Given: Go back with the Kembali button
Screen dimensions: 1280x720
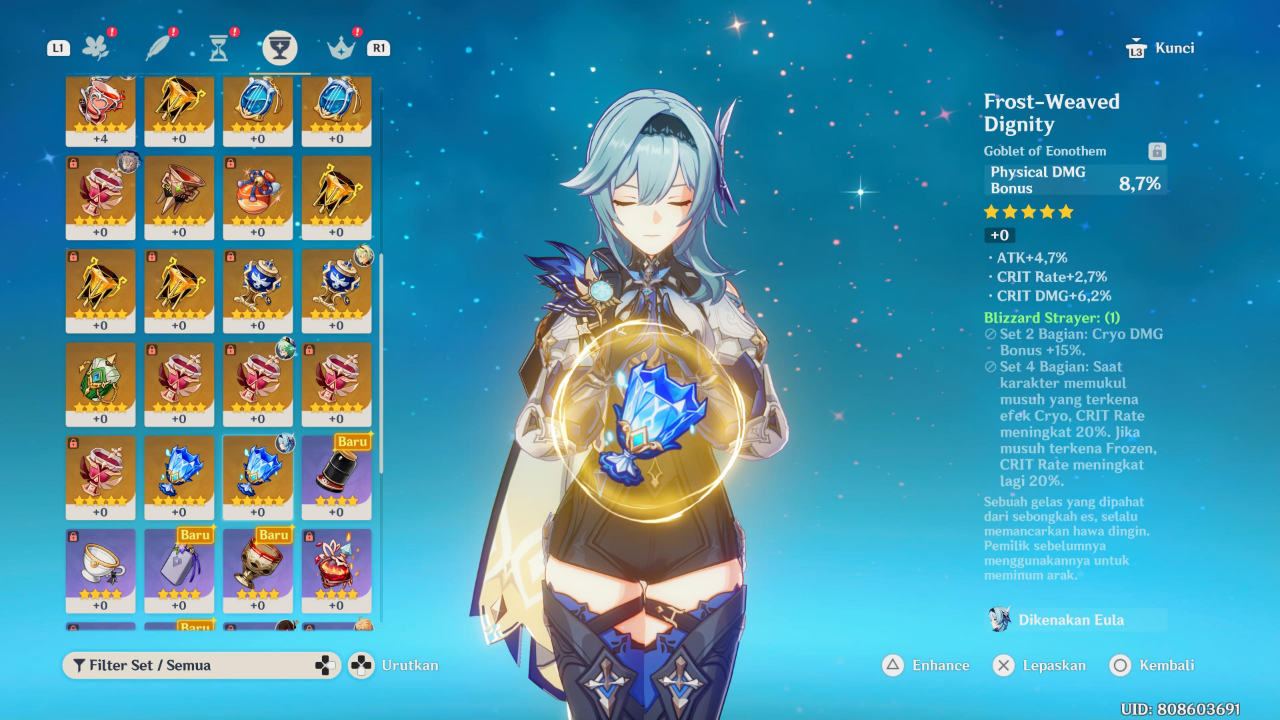Looking at the screenshot, I should [1153, 665].
